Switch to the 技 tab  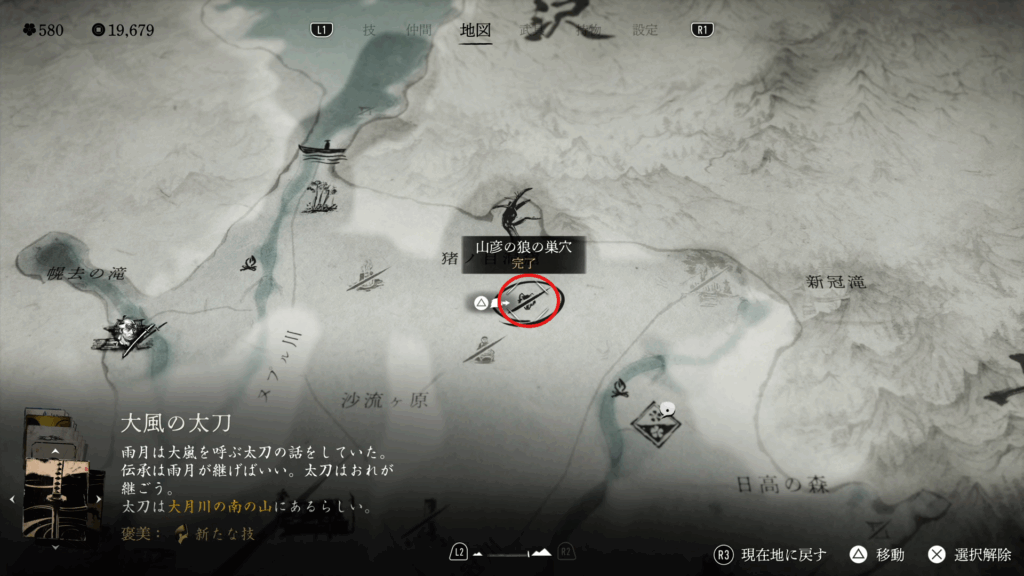369,30
